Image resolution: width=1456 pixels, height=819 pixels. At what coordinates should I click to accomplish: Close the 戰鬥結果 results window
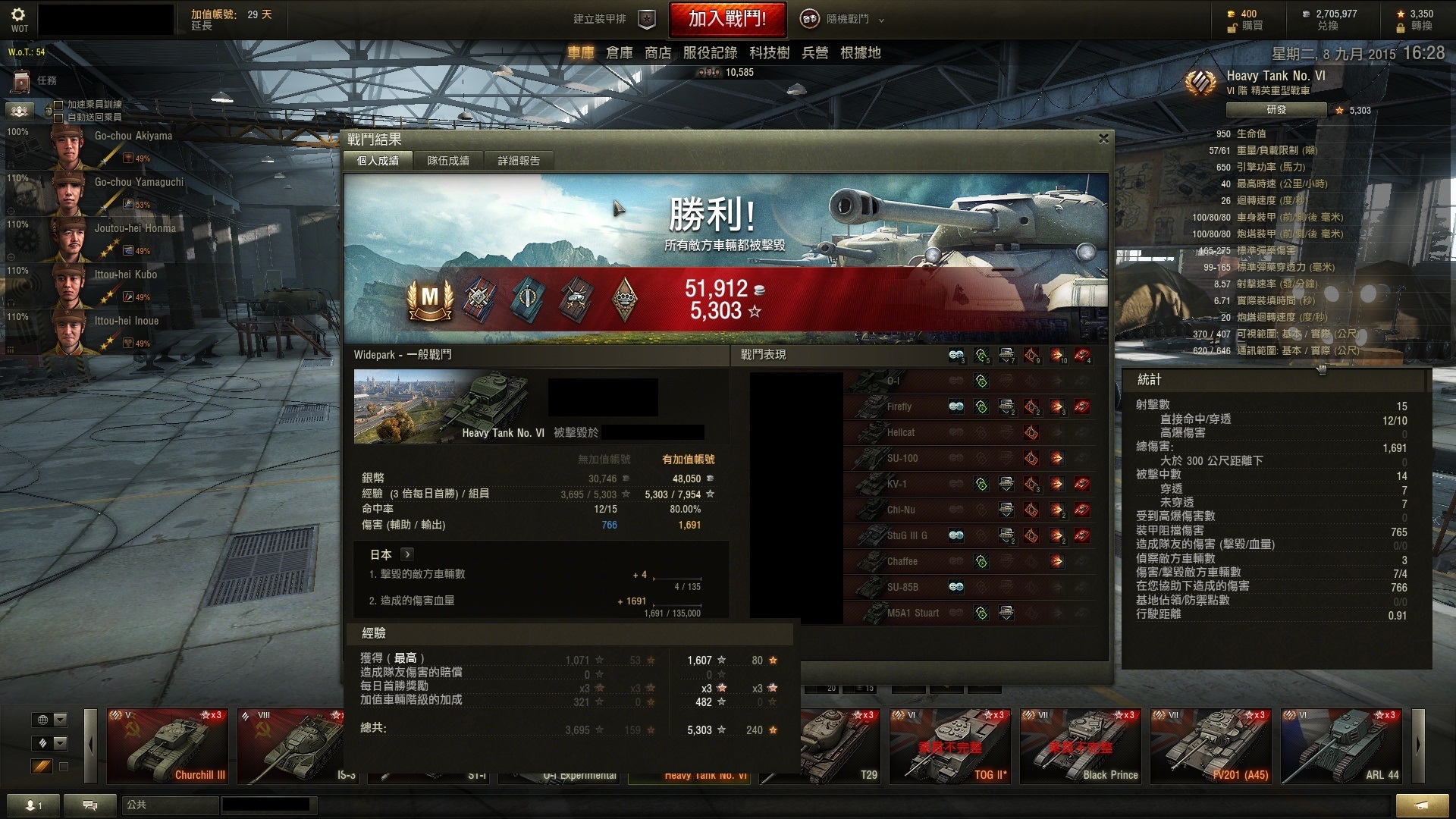pos(1103,139)
